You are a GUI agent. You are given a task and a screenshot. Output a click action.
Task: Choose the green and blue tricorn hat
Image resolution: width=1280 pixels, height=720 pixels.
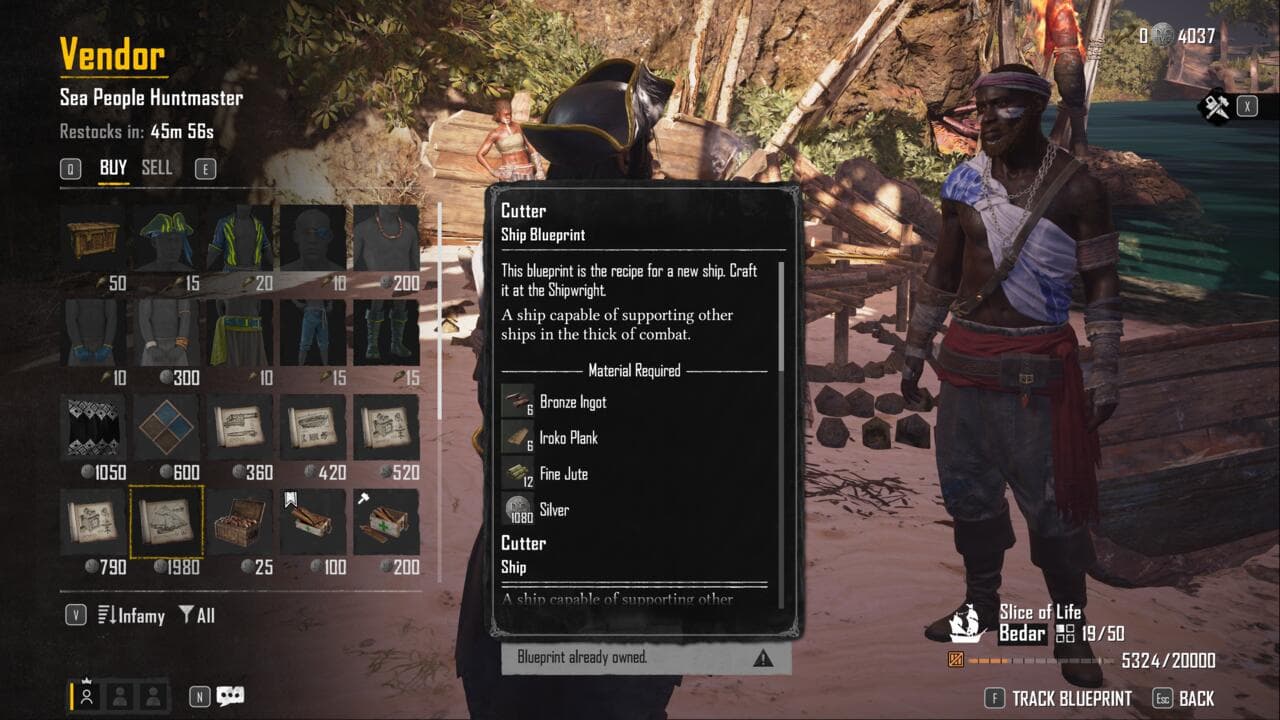coord(166,238)
